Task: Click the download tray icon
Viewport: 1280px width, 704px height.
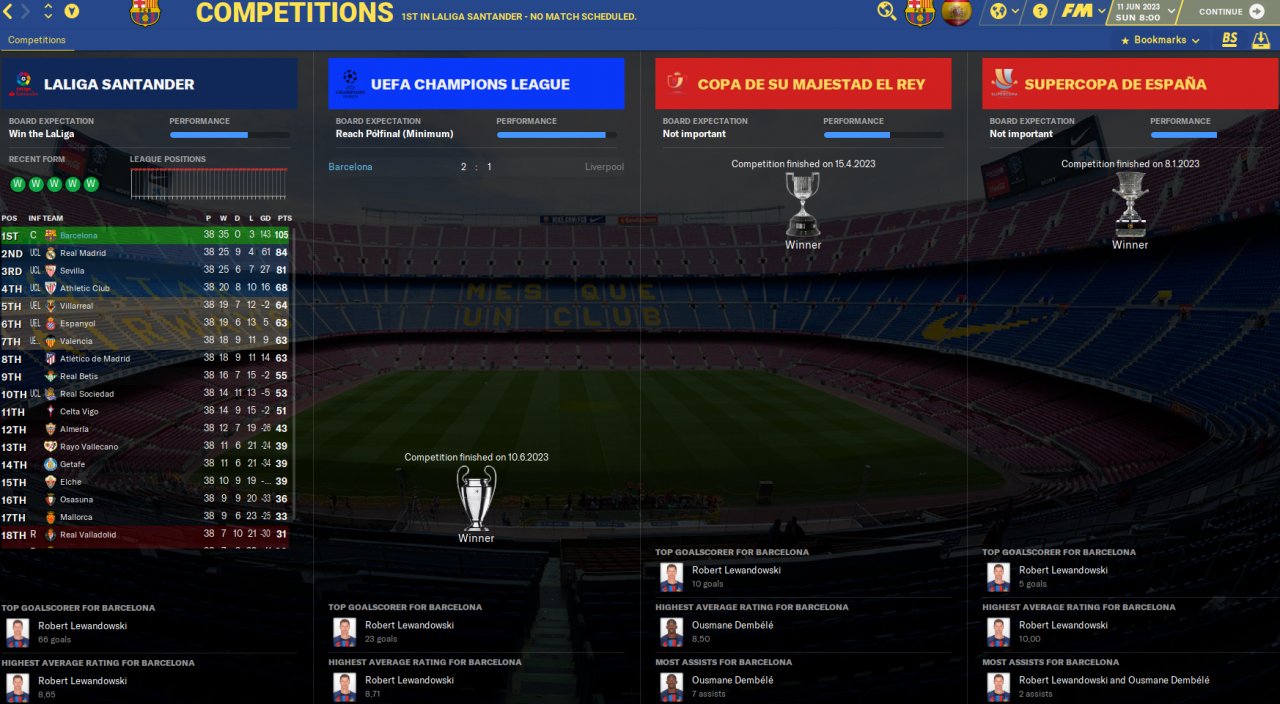Action: point(1261,40)
